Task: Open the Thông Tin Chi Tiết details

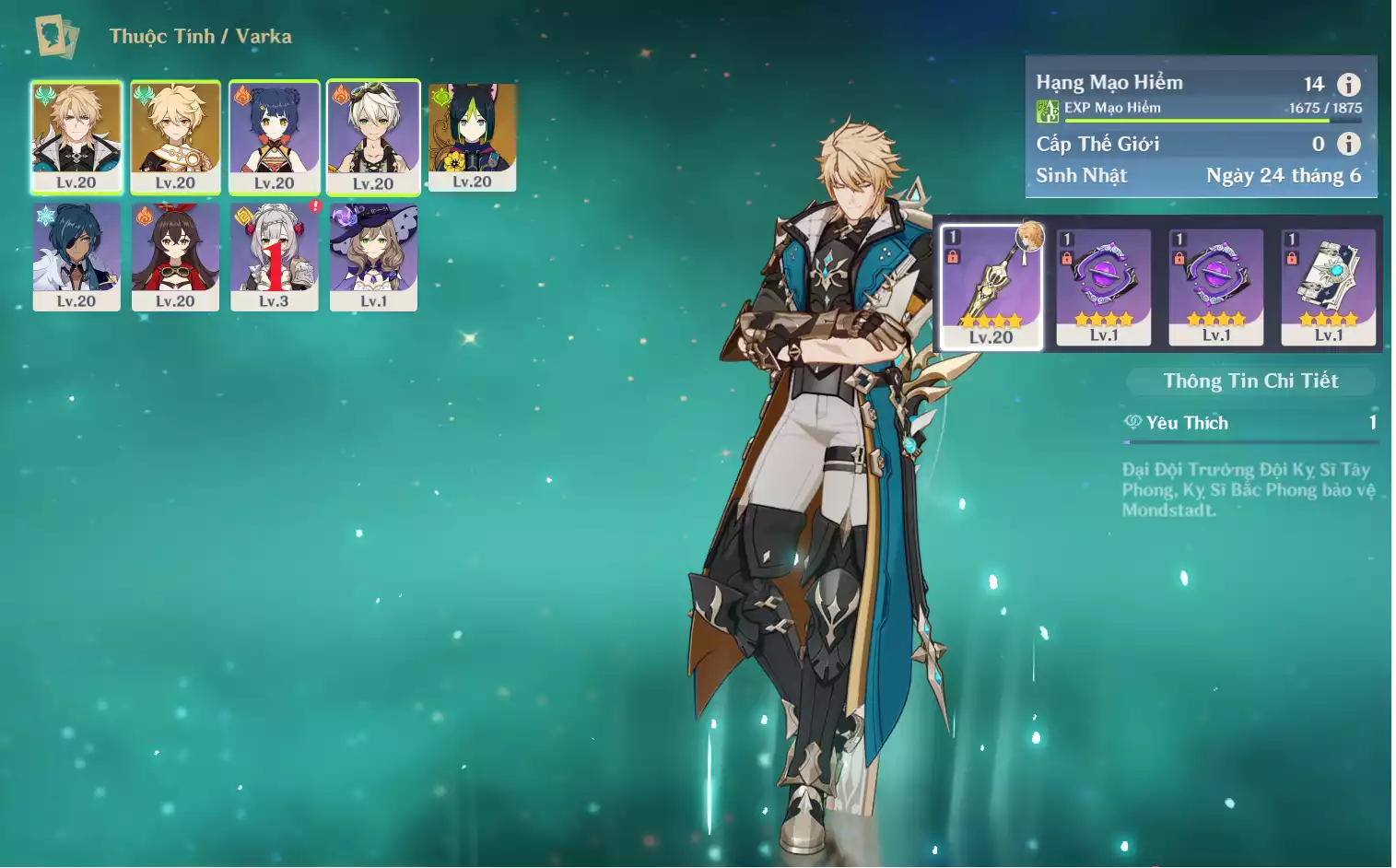Action: tap(1250, 381)
